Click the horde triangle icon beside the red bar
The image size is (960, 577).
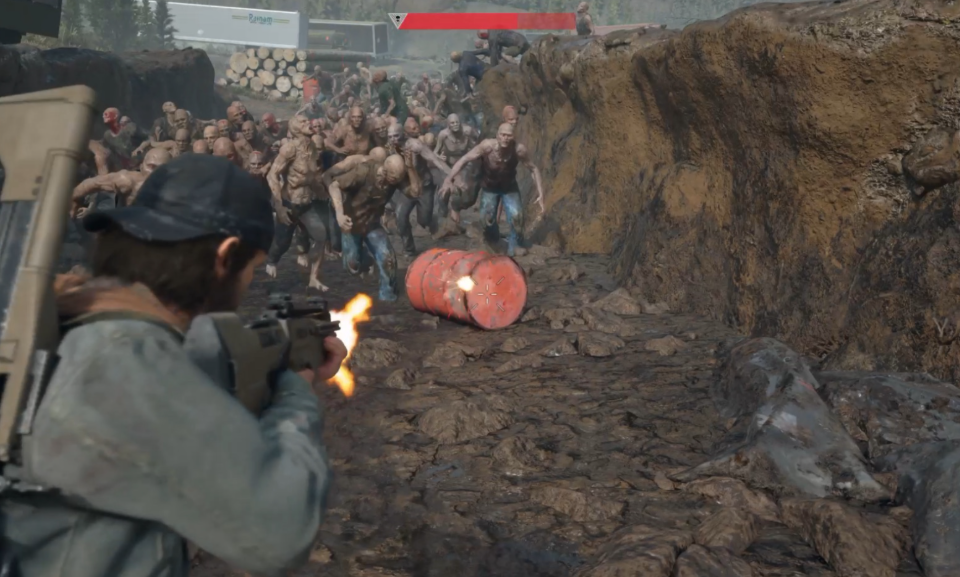[397, 20]
